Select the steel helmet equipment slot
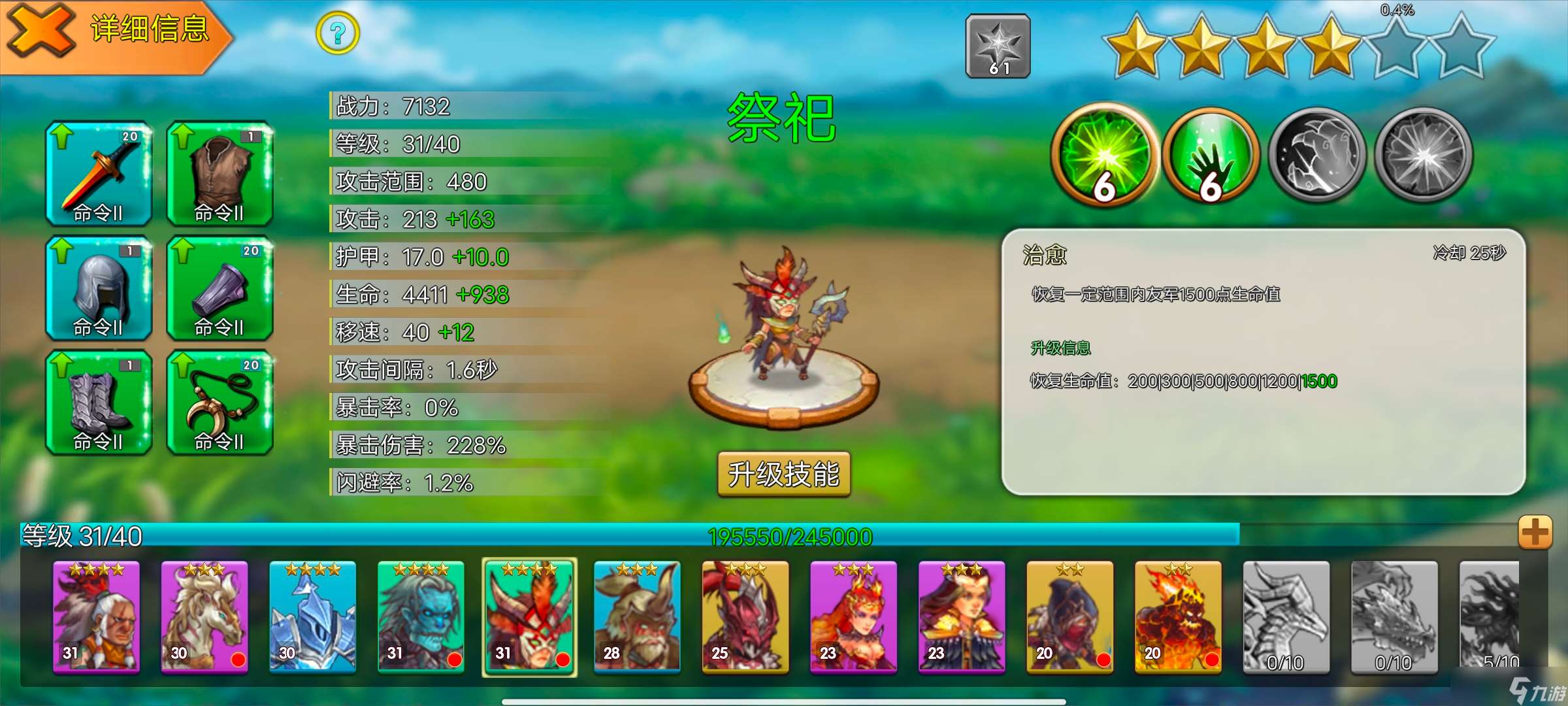Image resolution: width=1568 pixels, height=706 pixels. coord(99,288)
